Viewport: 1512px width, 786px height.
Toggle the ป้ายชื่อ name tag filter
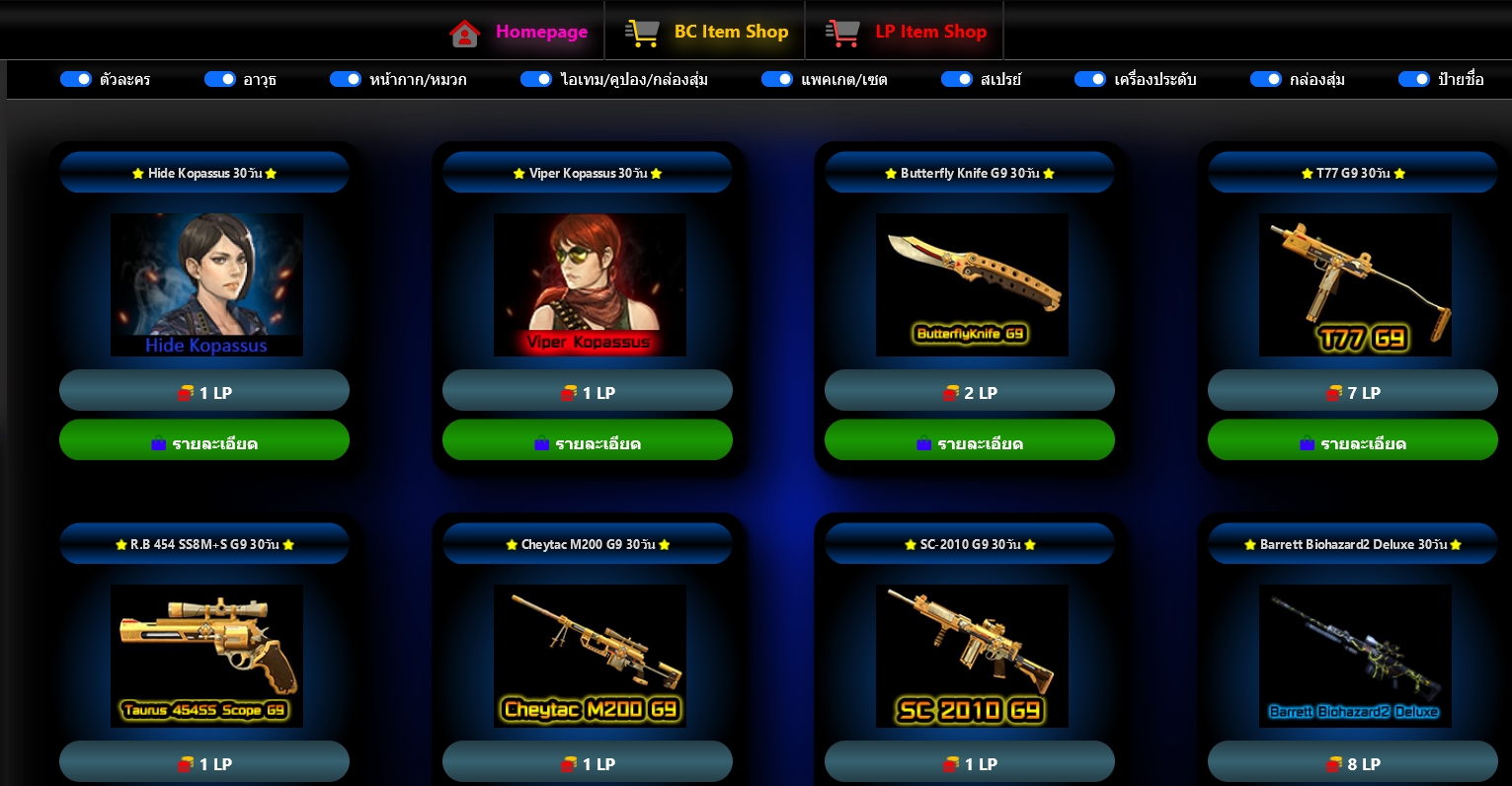click(x=1414, y=79)
